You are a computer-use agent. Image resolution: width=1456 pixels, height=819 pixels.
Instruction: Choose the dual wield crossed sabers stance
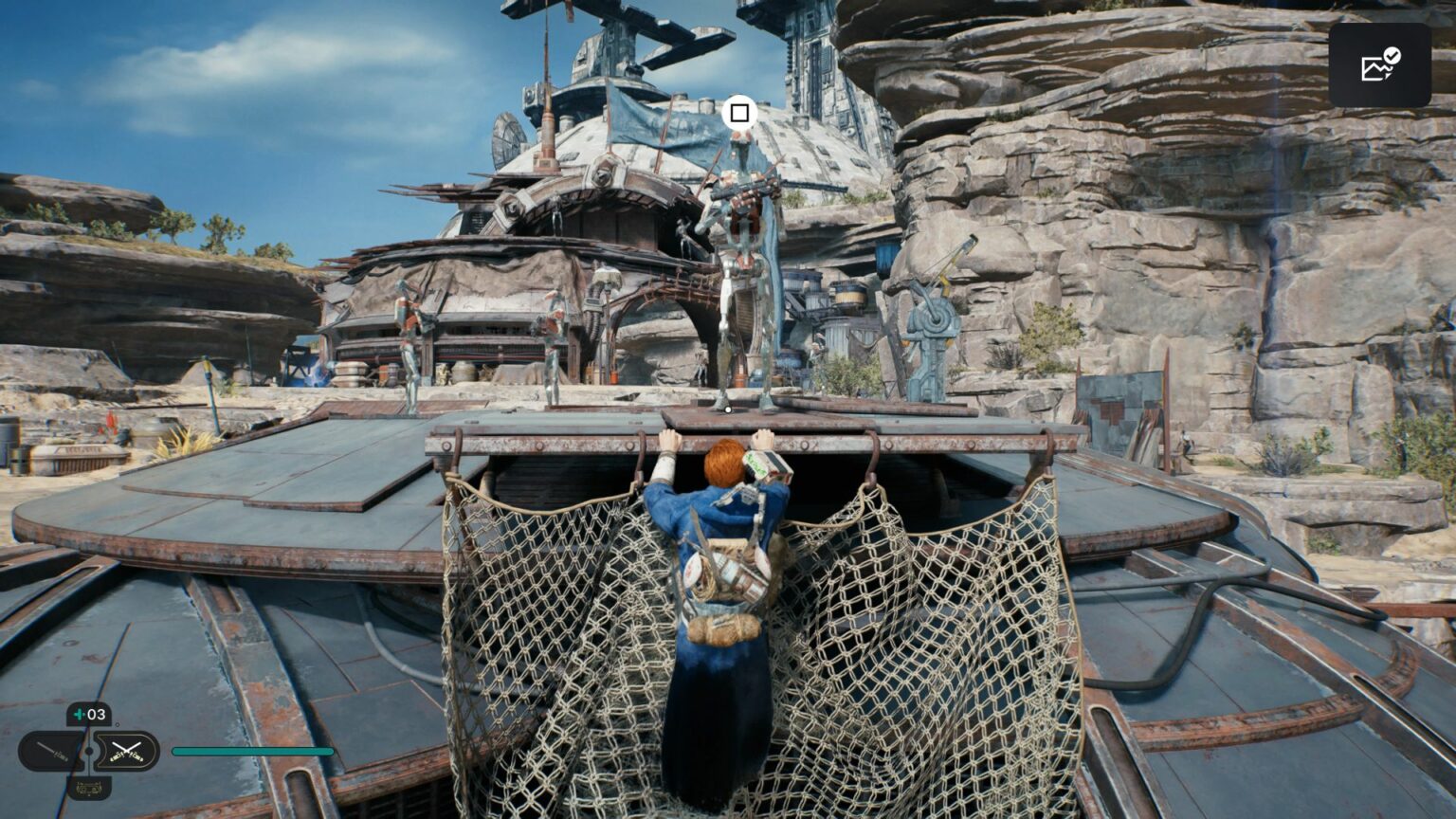[126, 752]
